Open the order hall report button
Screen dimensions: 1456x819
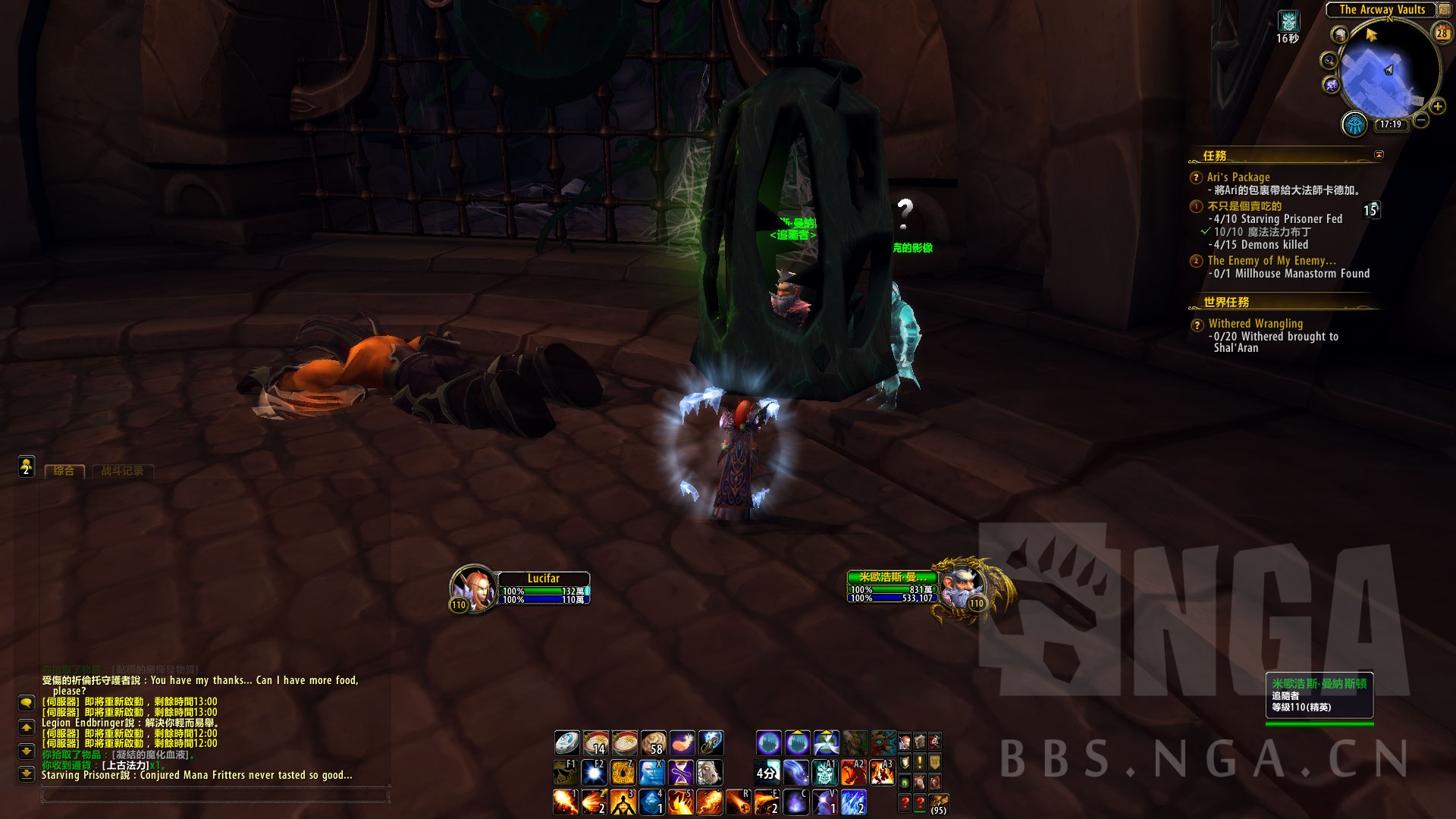coord(1354,124)
